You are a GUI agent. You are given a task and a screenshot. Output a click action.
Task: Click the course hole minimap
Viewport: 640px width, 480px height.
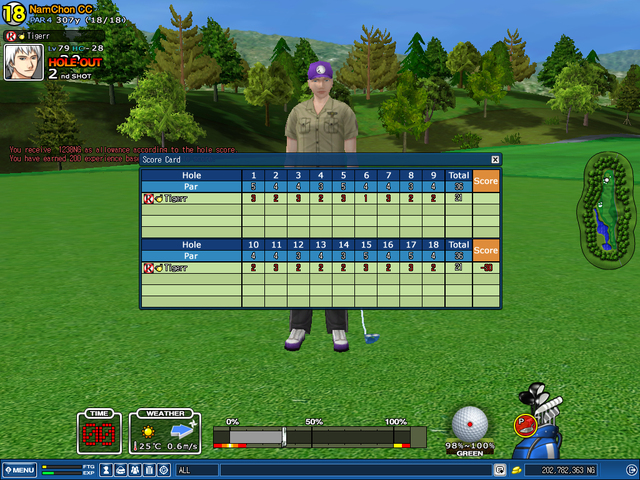tap(602, 210)
